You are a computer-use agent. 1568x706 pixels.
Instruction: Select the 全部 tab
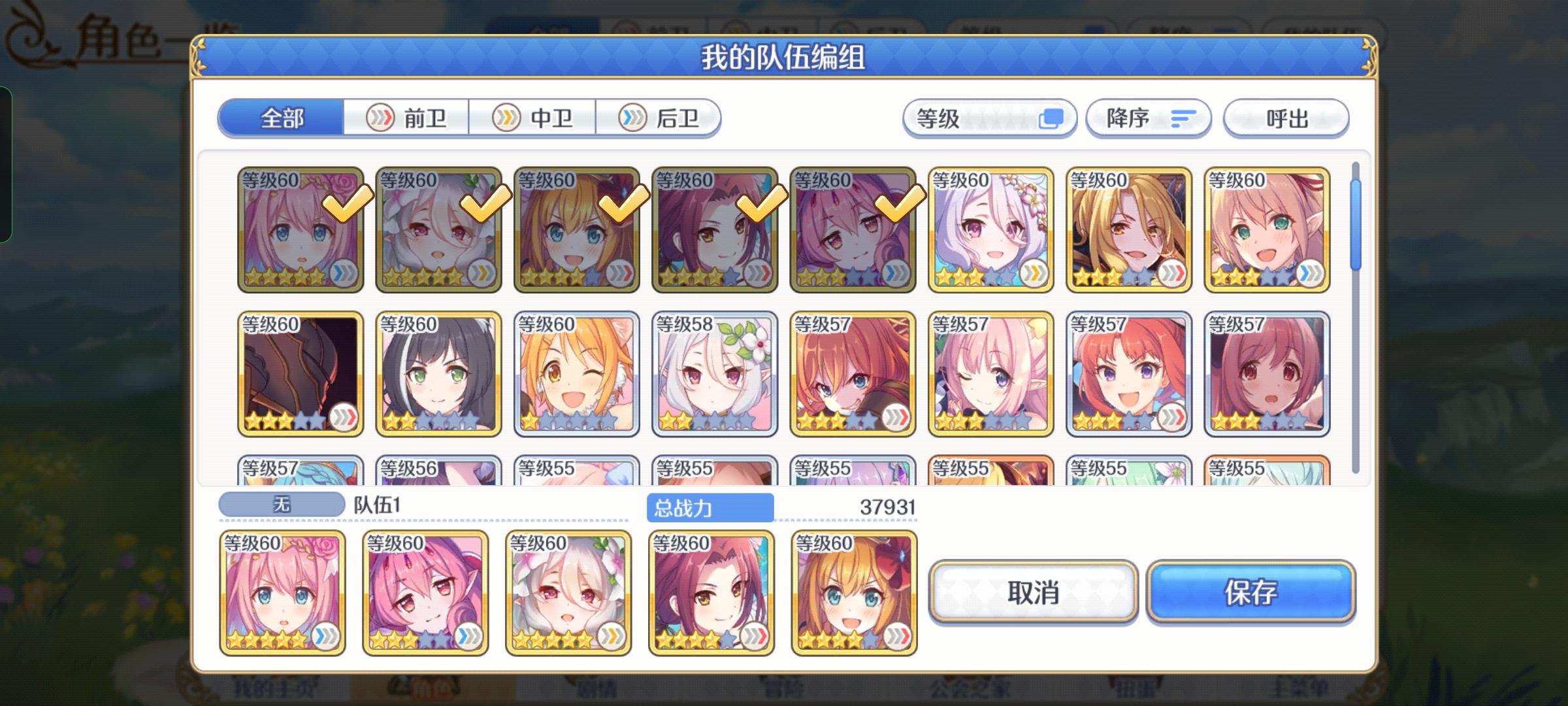(x=282, y=118)
